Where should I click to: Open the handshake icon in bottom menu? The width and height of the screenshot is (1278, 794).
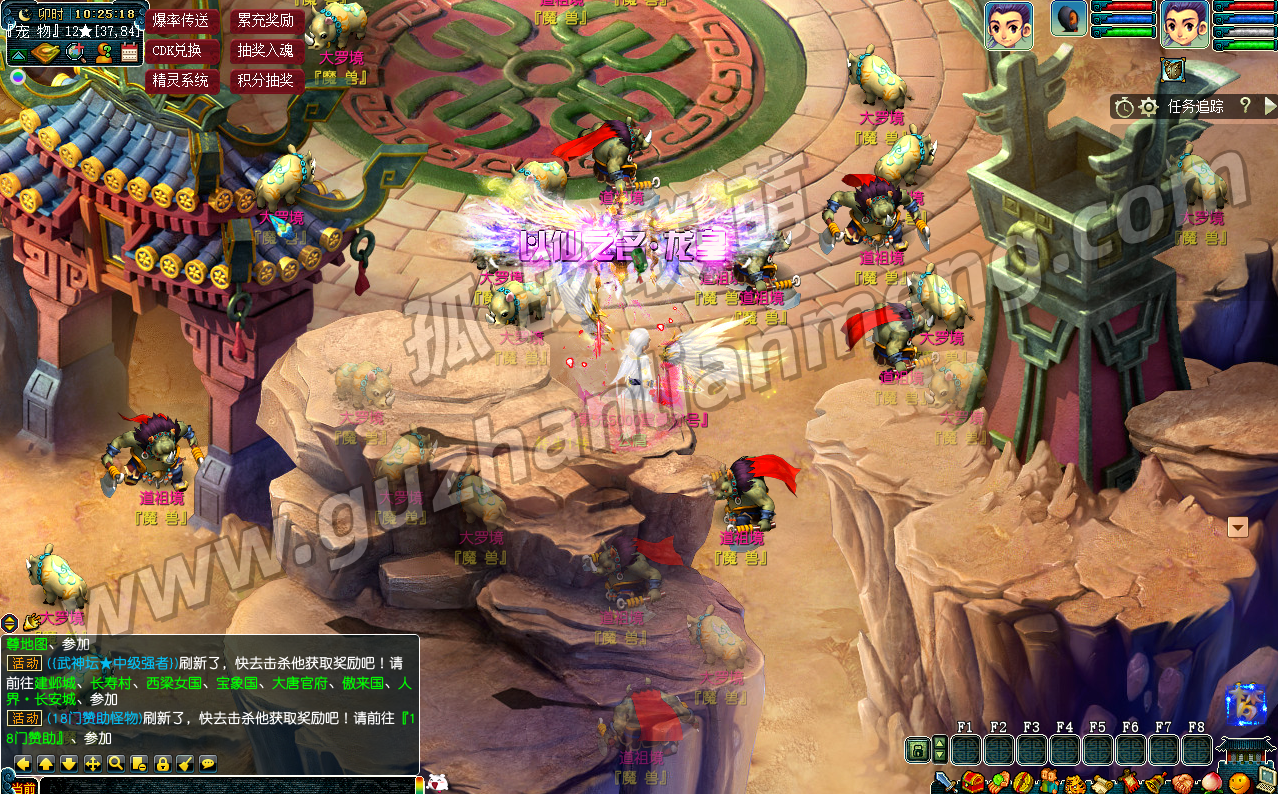[x=1181, y=781]
